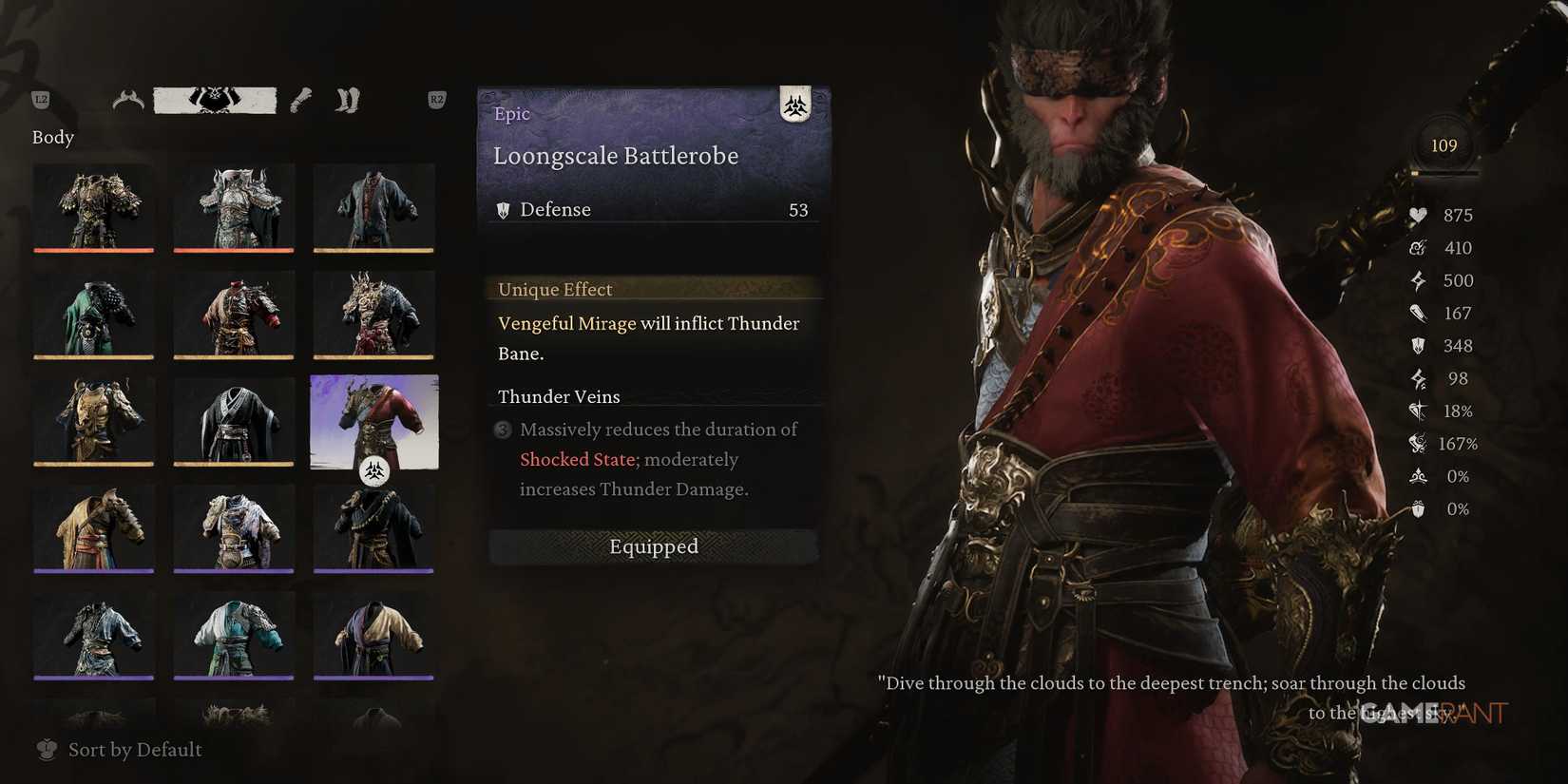Open the Sort by Default options
The height and width of the screenshot is (784, 1568).
[134, 750]
